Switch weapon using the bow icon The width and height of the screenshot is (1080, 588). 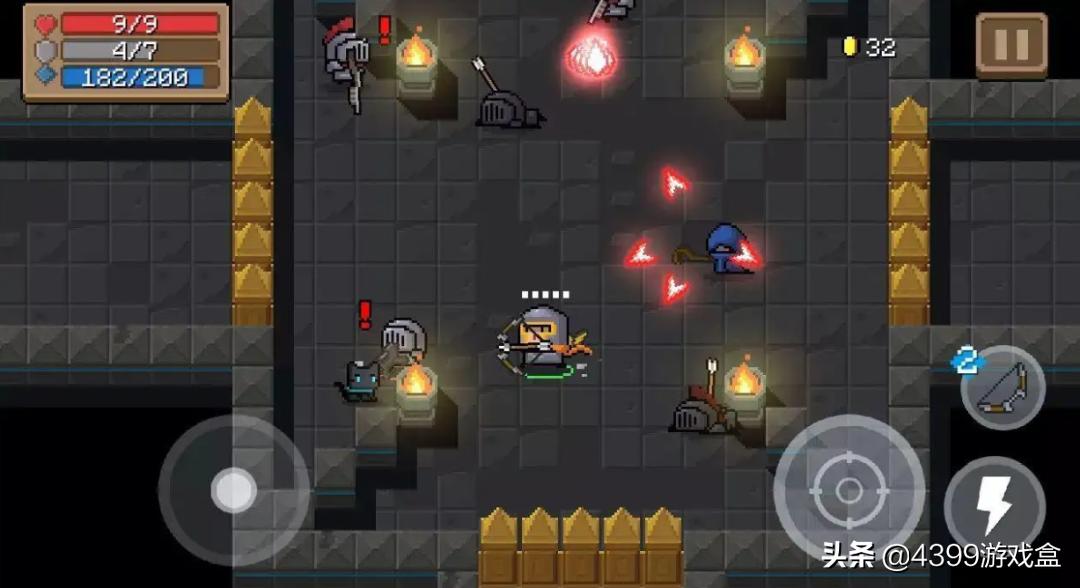(x=1002, y=389)
